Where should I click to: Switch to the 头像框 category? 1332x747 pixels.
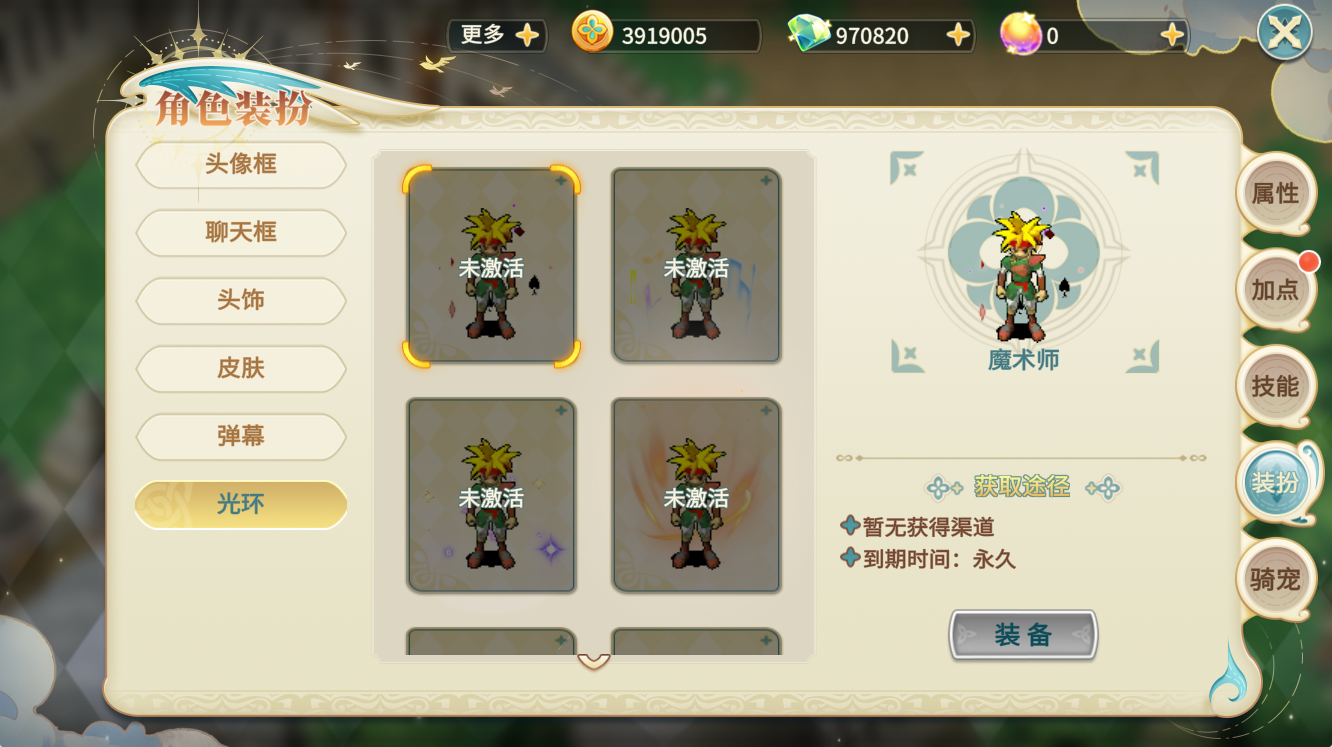click(x=241, y=164)
